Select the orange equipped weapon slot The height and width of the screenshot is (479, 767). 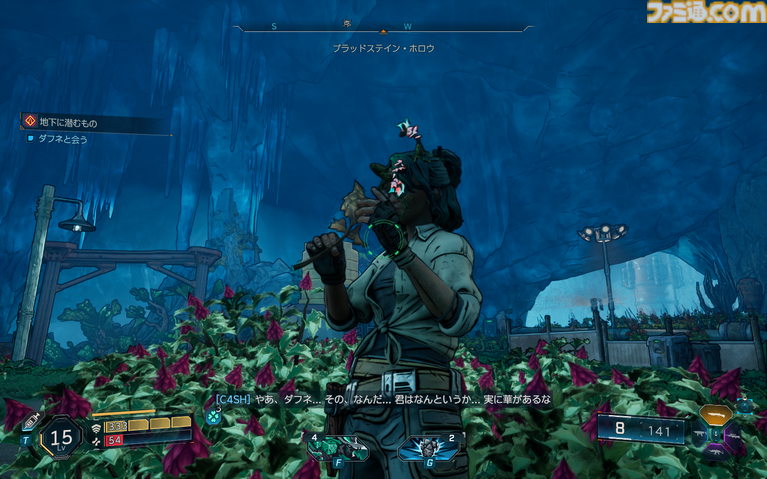coord(716,414)
